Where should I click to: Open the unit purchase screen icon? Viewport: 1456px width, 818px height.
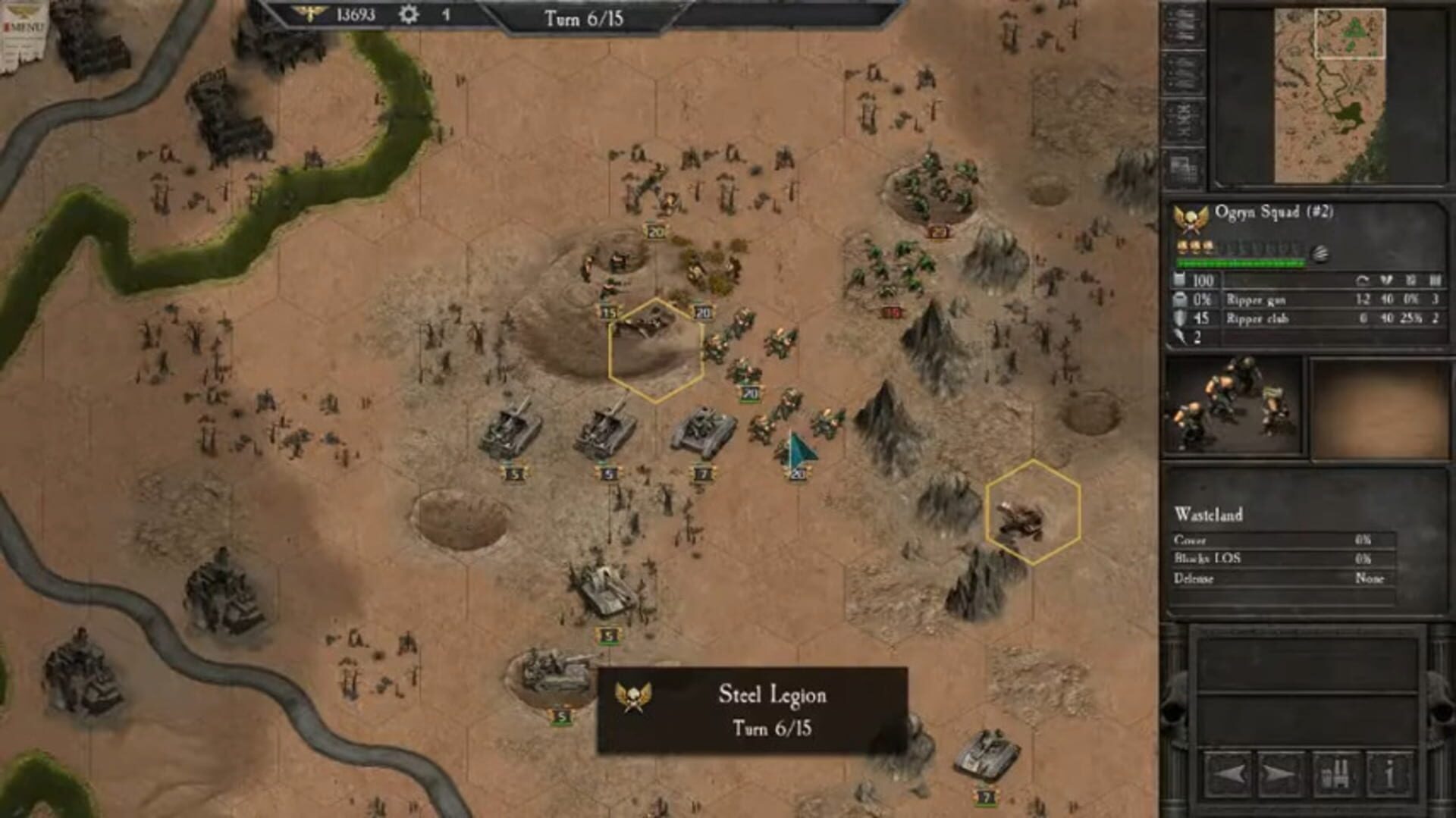[1336, 774]
